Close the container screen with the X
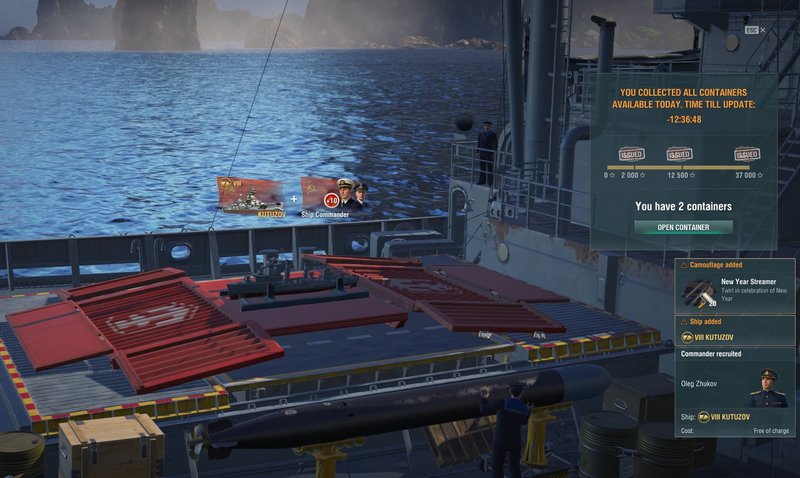Viewport: 800px width, 478px height. (762, 30)
